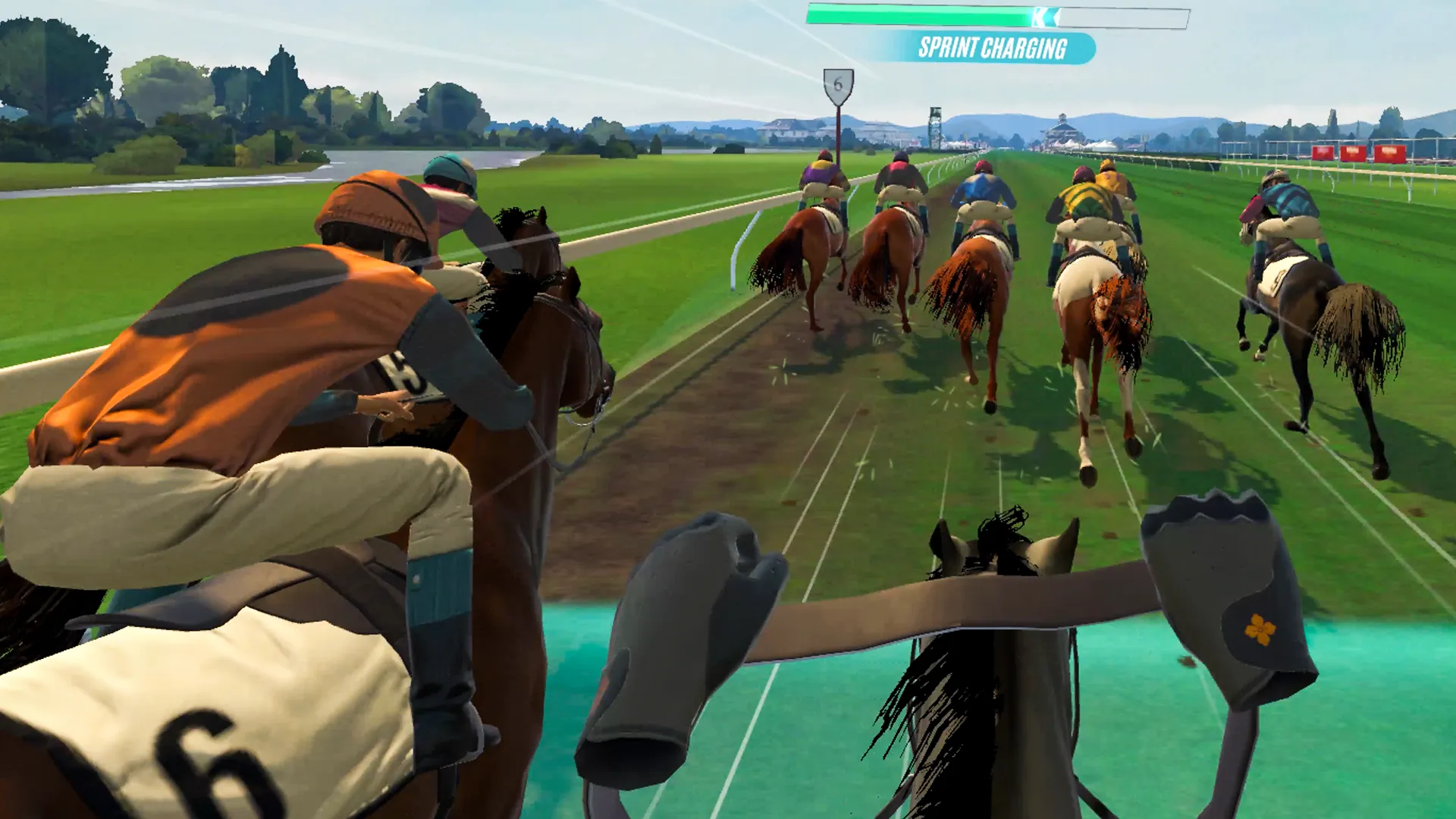Click the orange flower emblem on right glove
This screenshot has width=1456, height=819.
point(1260,629)
